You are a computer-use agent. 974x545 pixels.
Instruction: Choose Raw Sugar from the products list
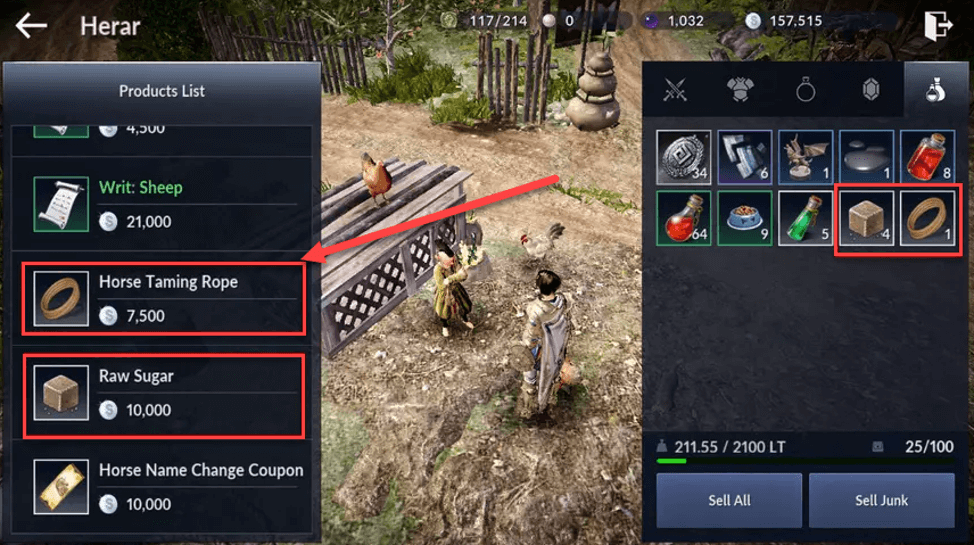pos(164,392)
